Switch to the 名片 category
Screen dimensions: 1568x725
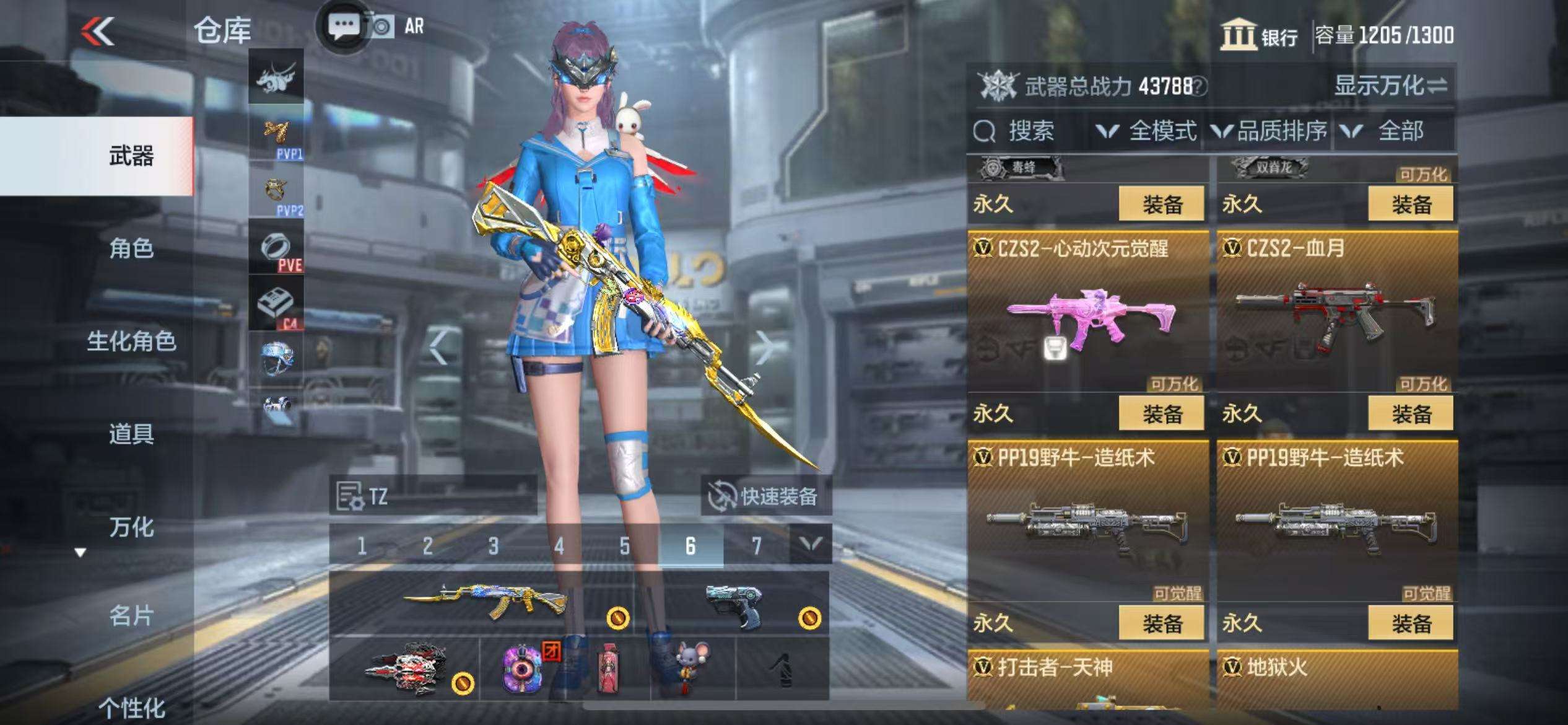tap(131, 616)
